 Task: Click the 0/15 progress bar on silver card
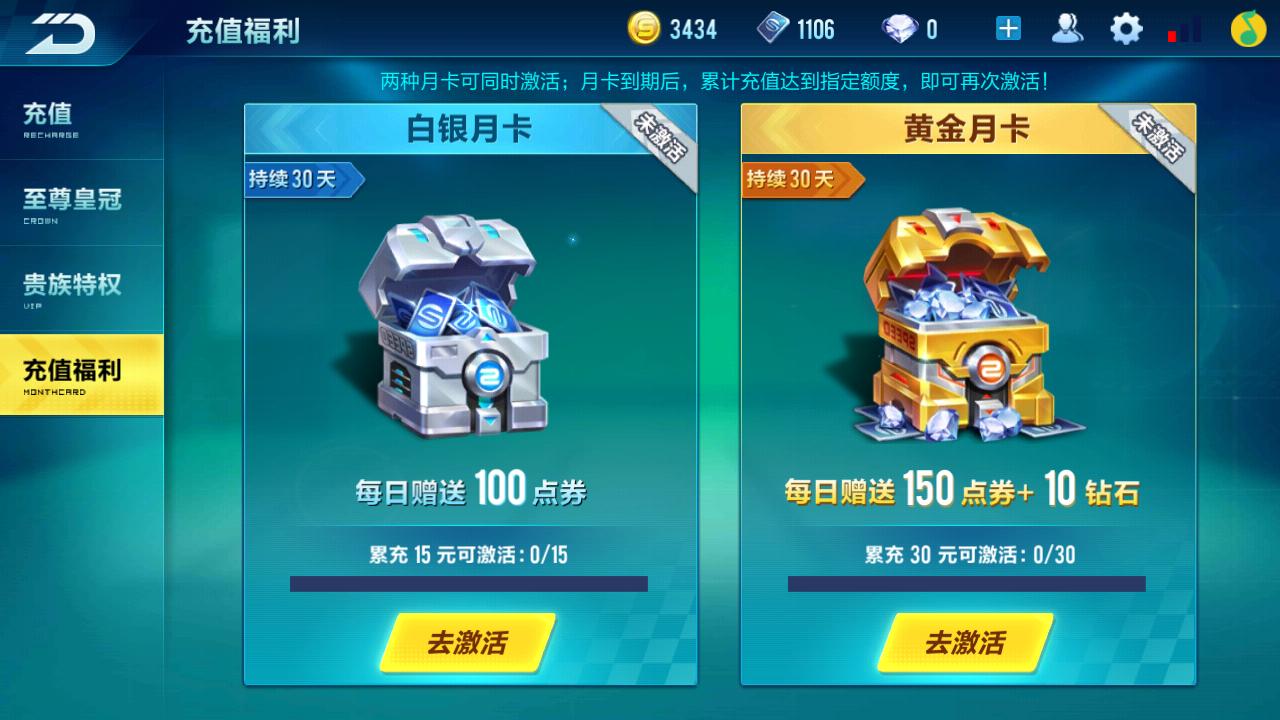tap(470, 584)
